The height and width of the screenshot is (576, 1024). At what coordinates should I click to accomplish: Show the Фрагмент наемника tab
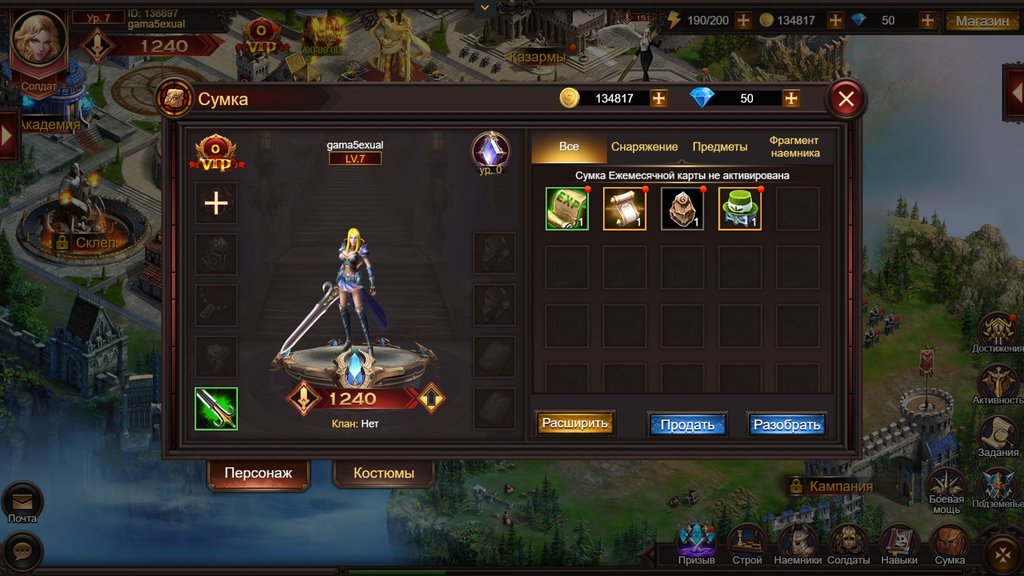click(794, 147)
